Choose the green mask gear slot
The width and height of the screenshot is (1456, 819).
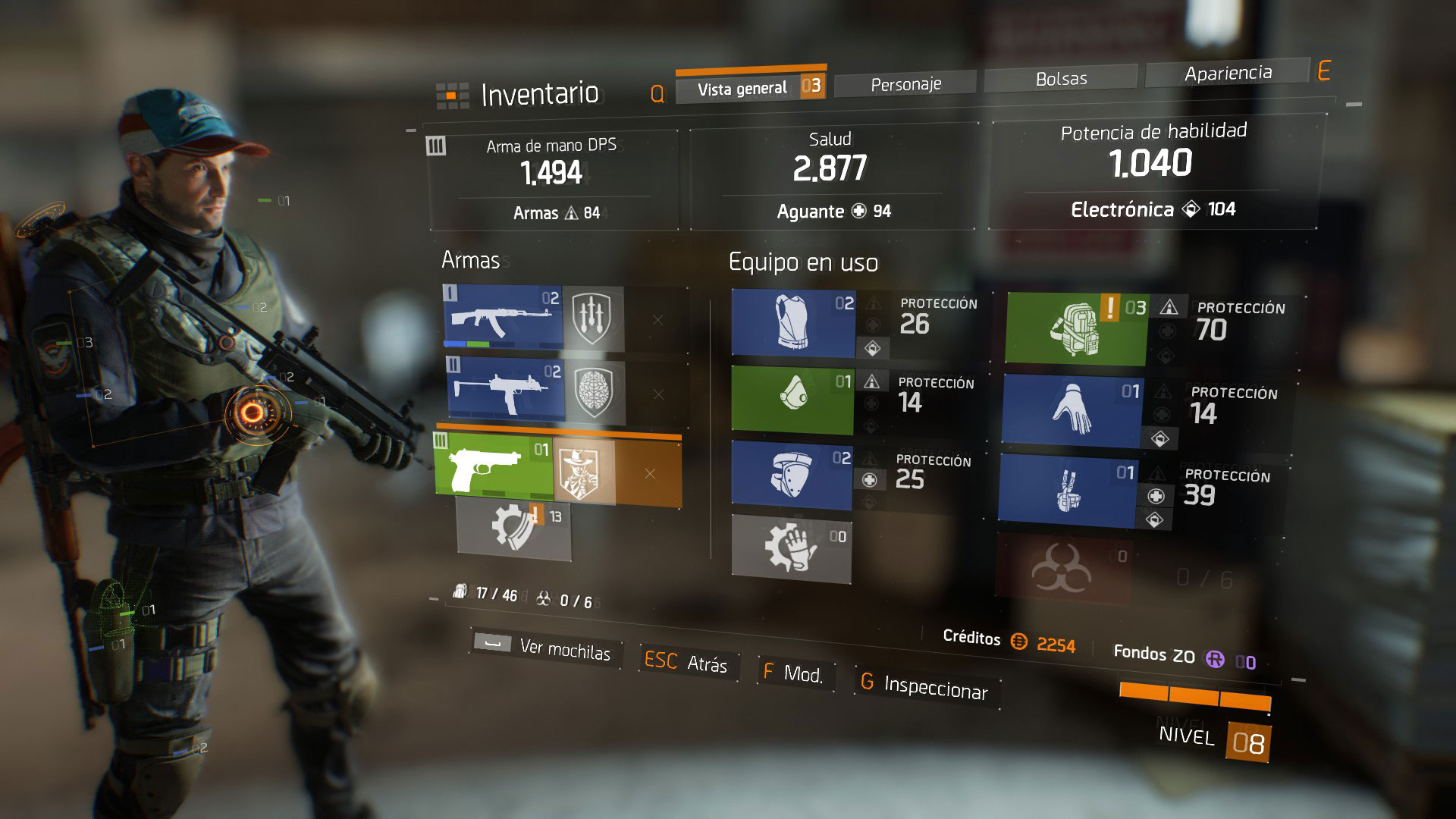click(792, 399)
